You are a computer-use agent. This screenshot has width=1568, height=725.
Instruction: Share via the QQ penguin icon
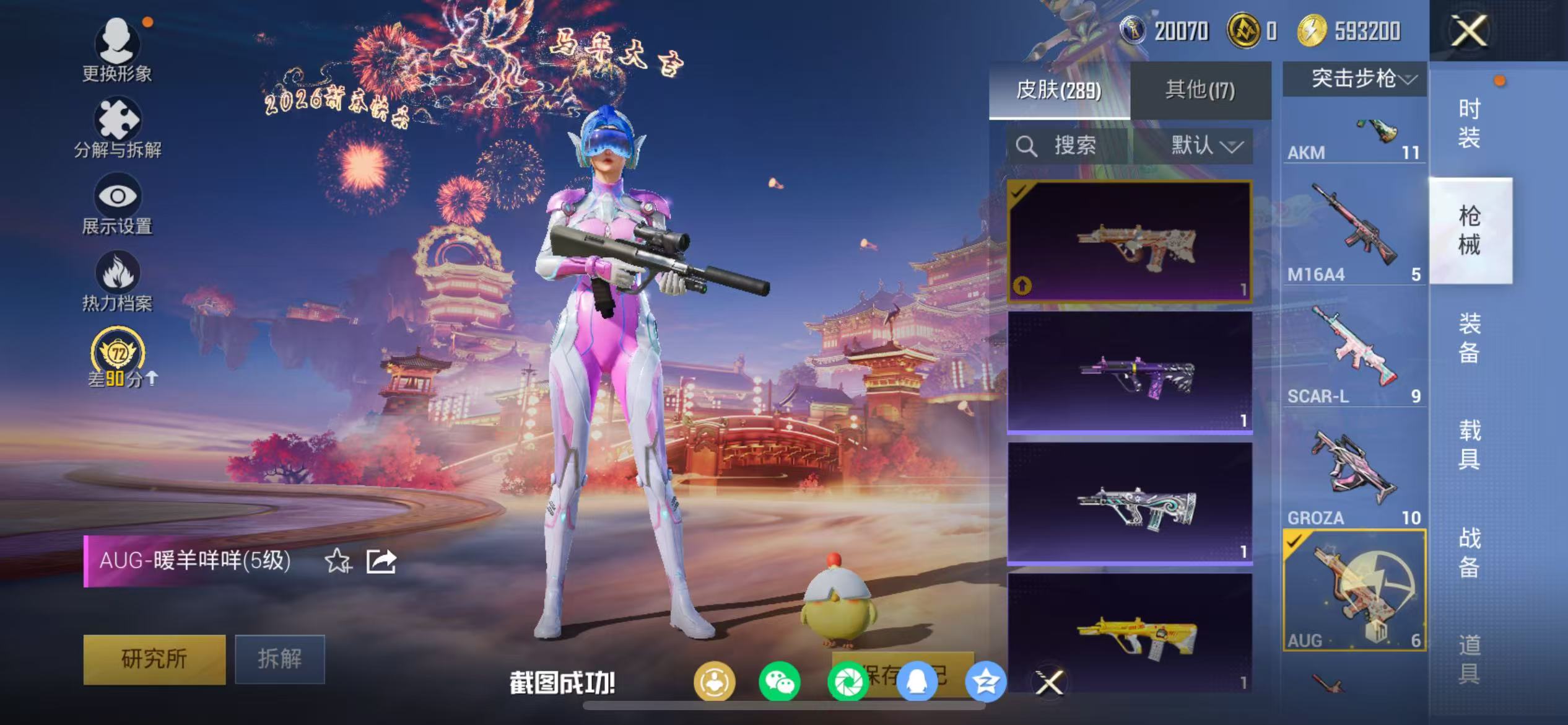click(915, 682)
